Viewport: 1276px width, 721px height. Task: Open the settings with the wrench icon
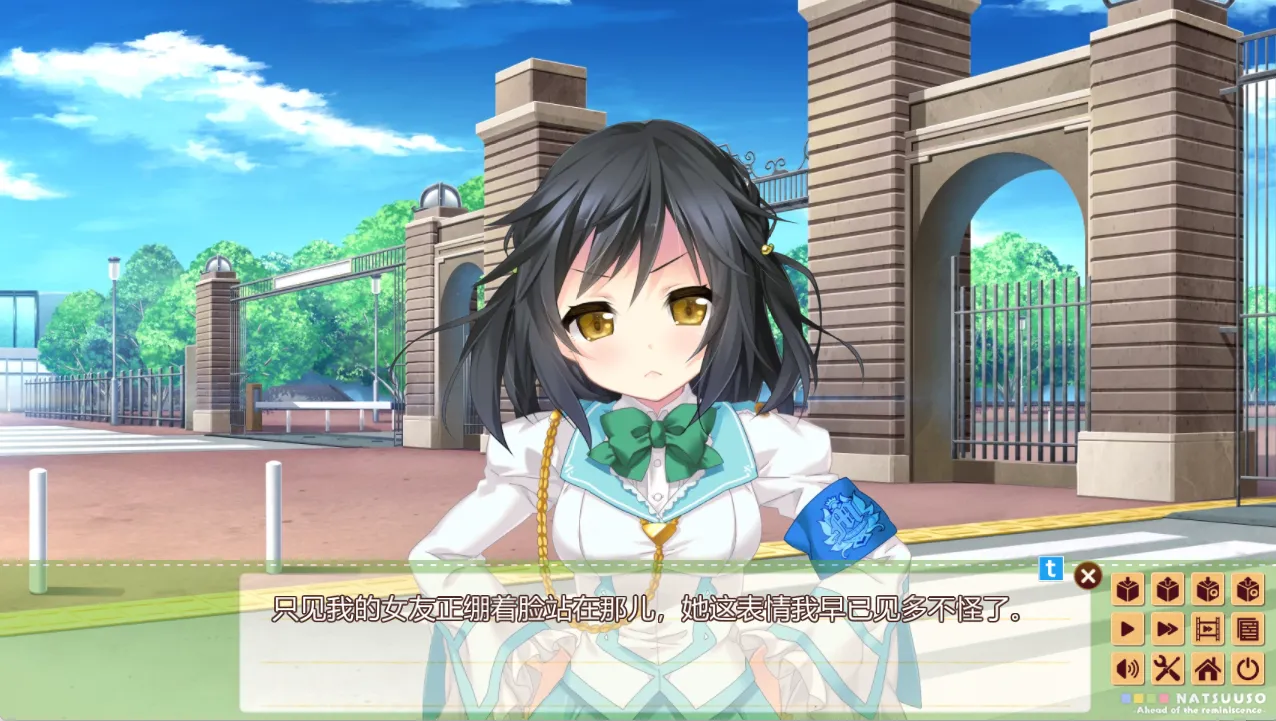pyautogui.click(x=1168, y=668)
